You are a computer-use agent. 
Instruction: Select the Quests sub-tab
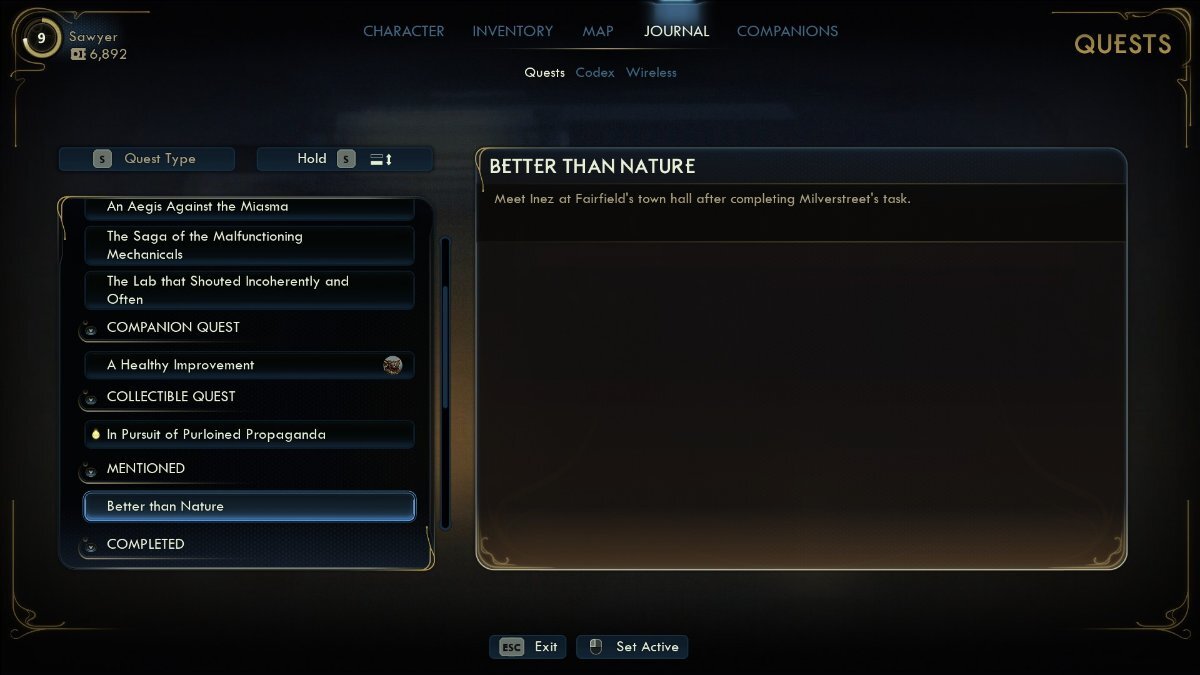(545, 72)
